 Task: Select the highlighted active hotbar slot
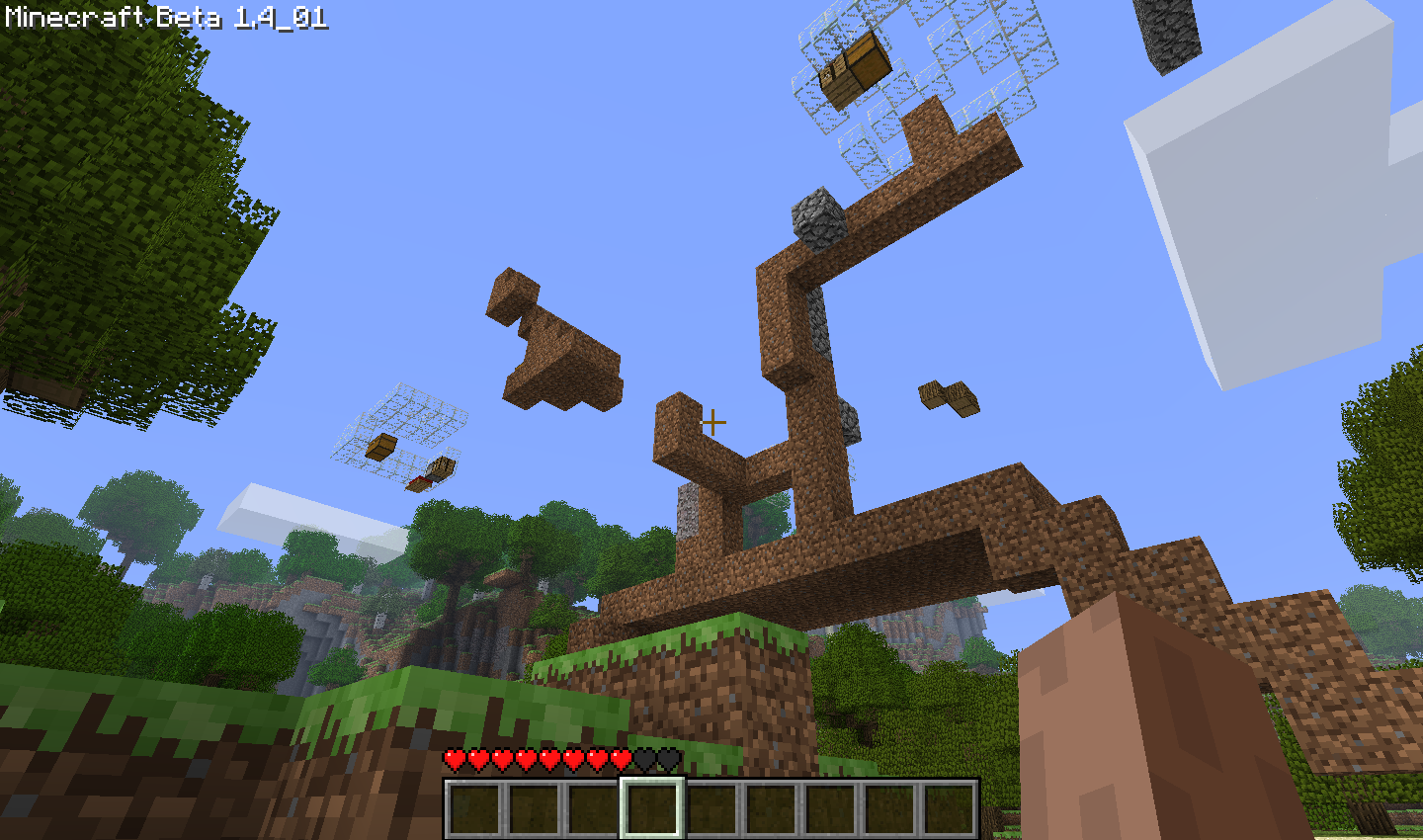coord(652,807)
